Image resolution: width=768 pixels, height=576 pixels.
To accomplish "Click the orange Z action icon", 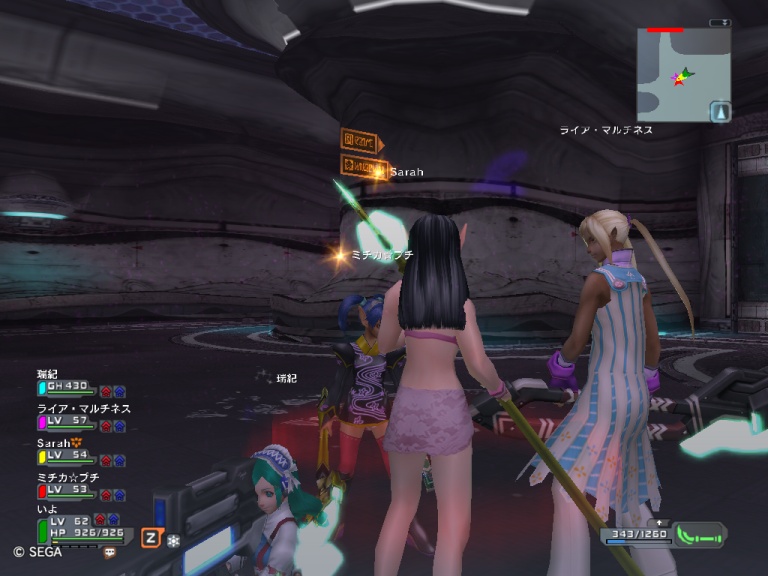I will (x=150, y=537).
